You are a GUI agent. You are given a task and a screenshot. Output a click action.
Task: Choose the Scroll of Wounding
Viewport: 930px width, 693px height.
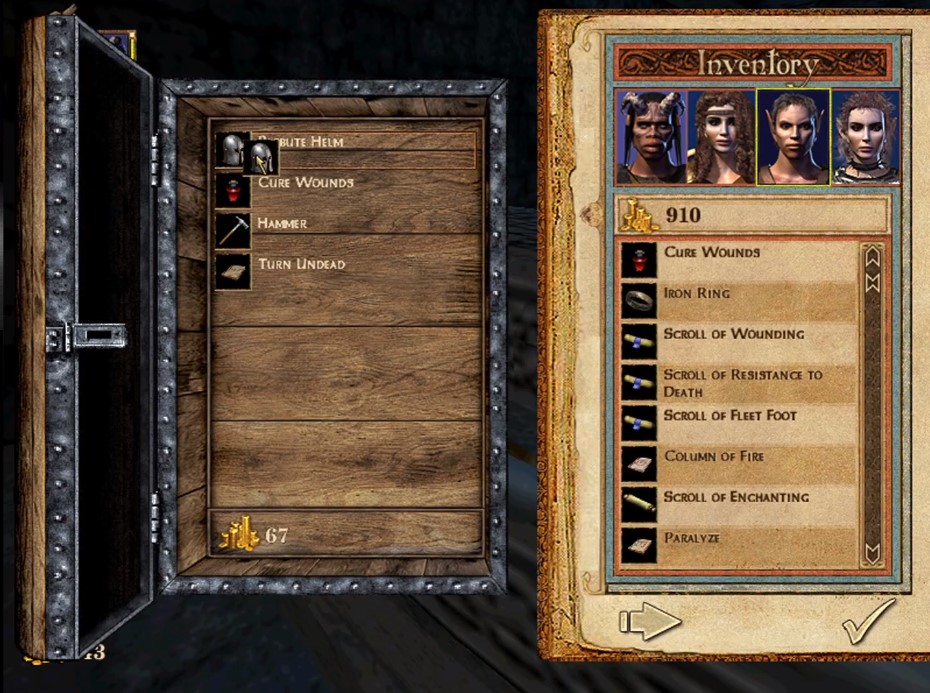click(733, 335)
